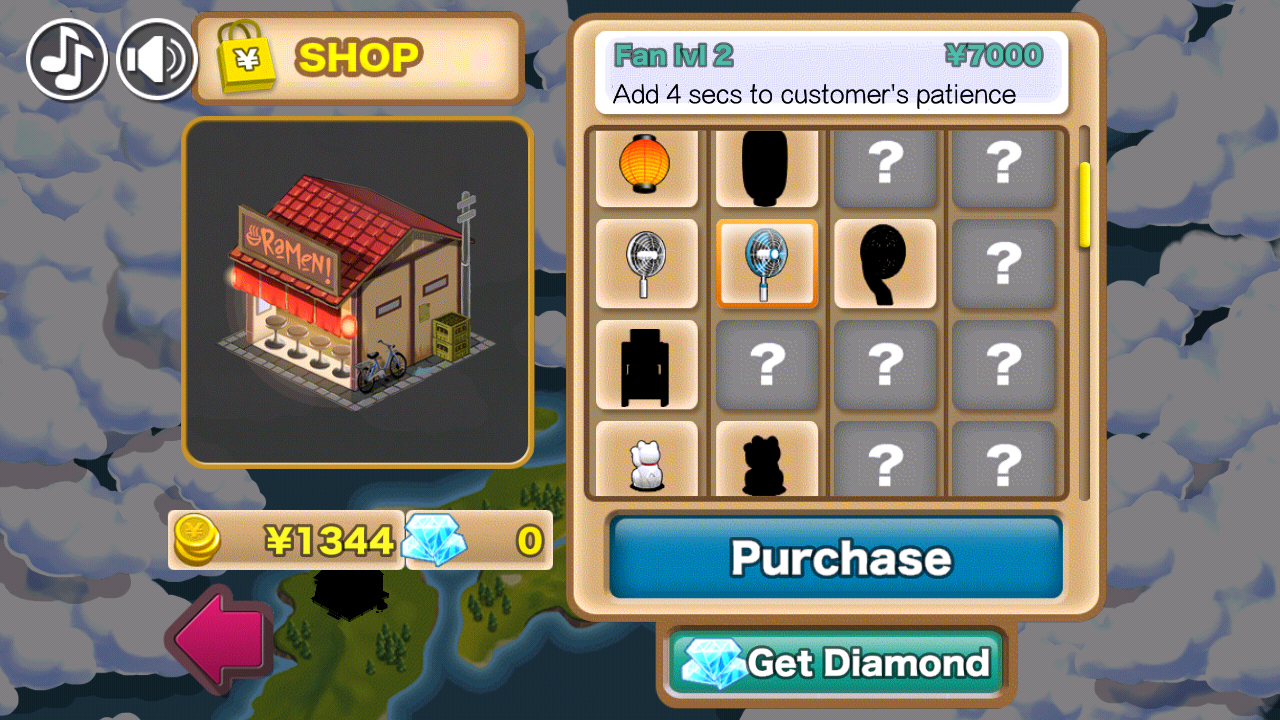
Task: Select the white lucky cat item
Action: (646, 462)
